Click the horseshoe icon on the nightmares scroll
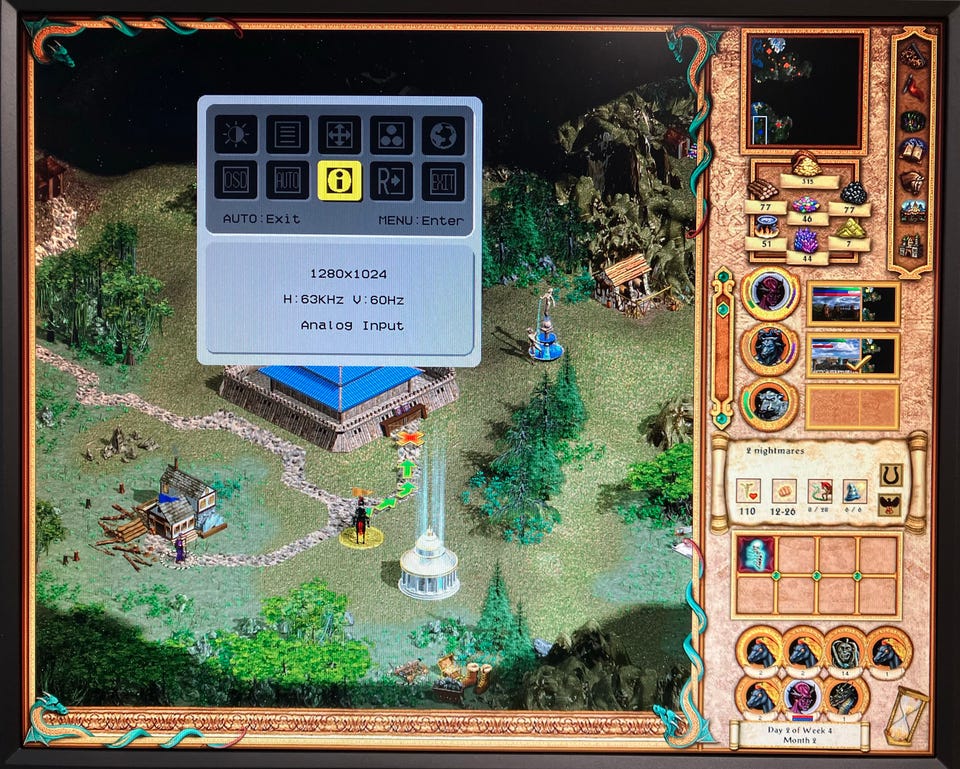This screenshot has height=769, width=960. point(889,473)
